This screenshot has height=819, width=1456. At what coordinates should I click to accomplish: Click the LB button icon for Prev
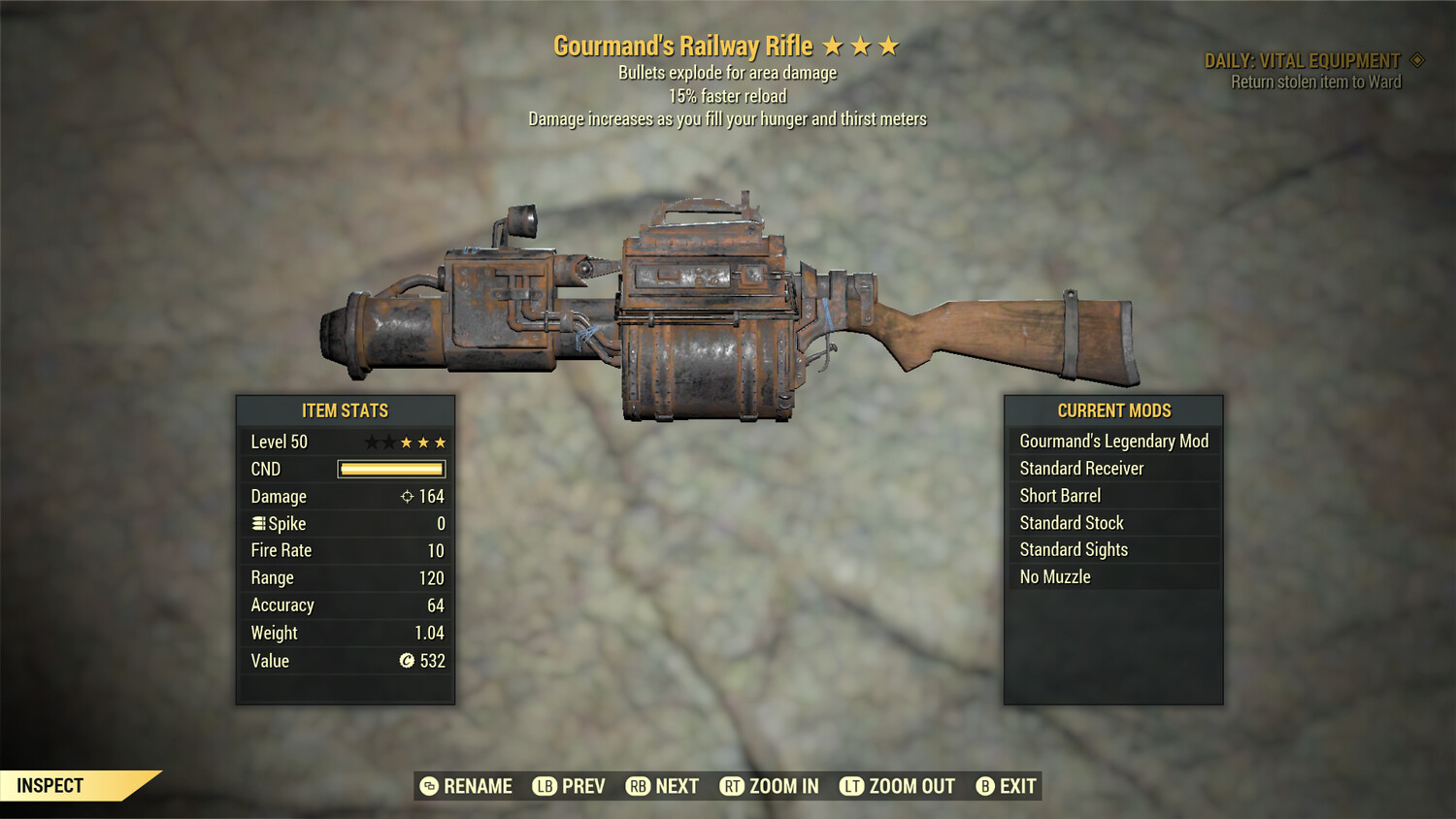coord(546,787)
